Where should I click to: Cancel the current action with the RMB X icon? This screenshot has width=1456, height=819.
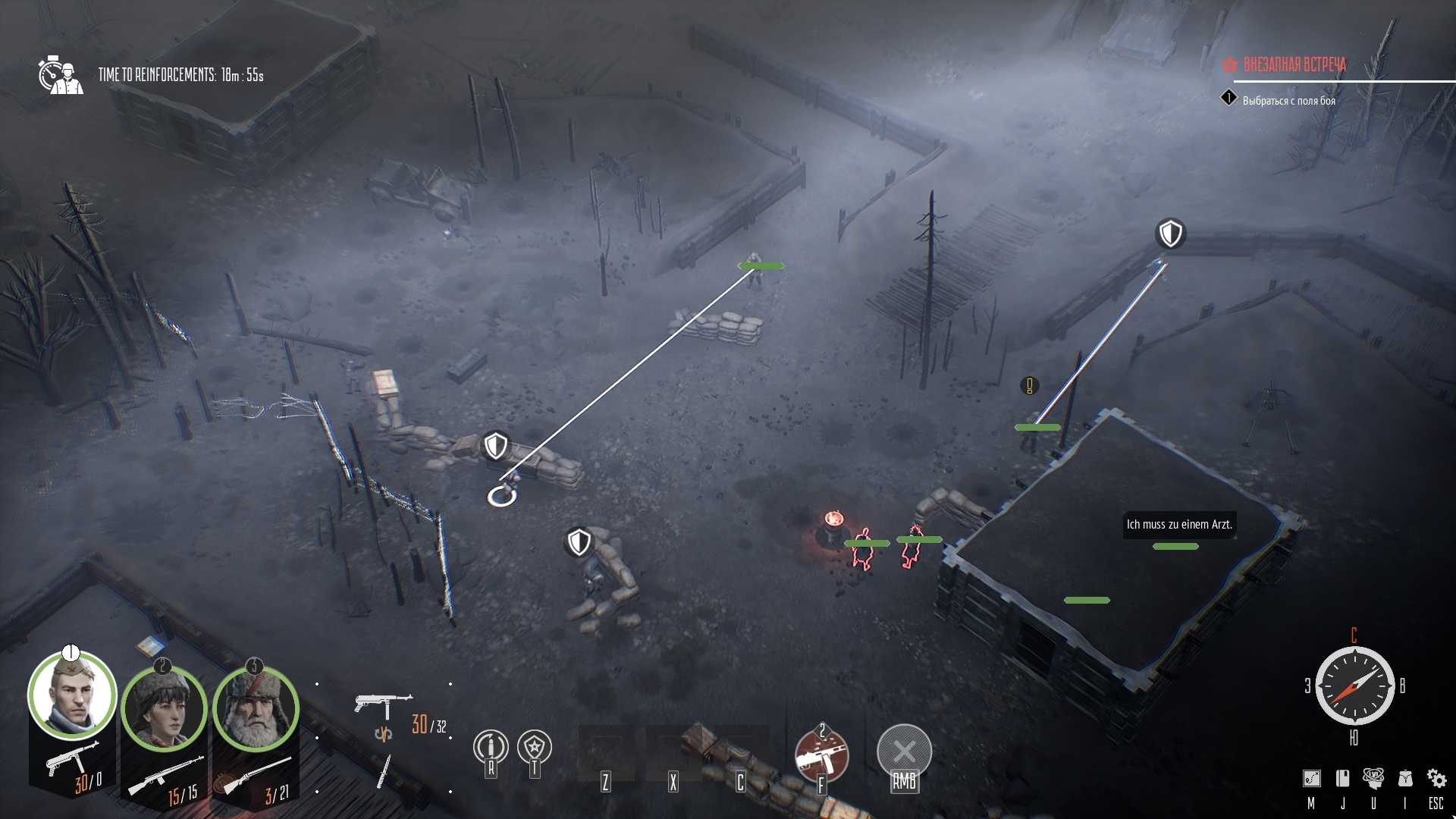click(x=905, y=751)
